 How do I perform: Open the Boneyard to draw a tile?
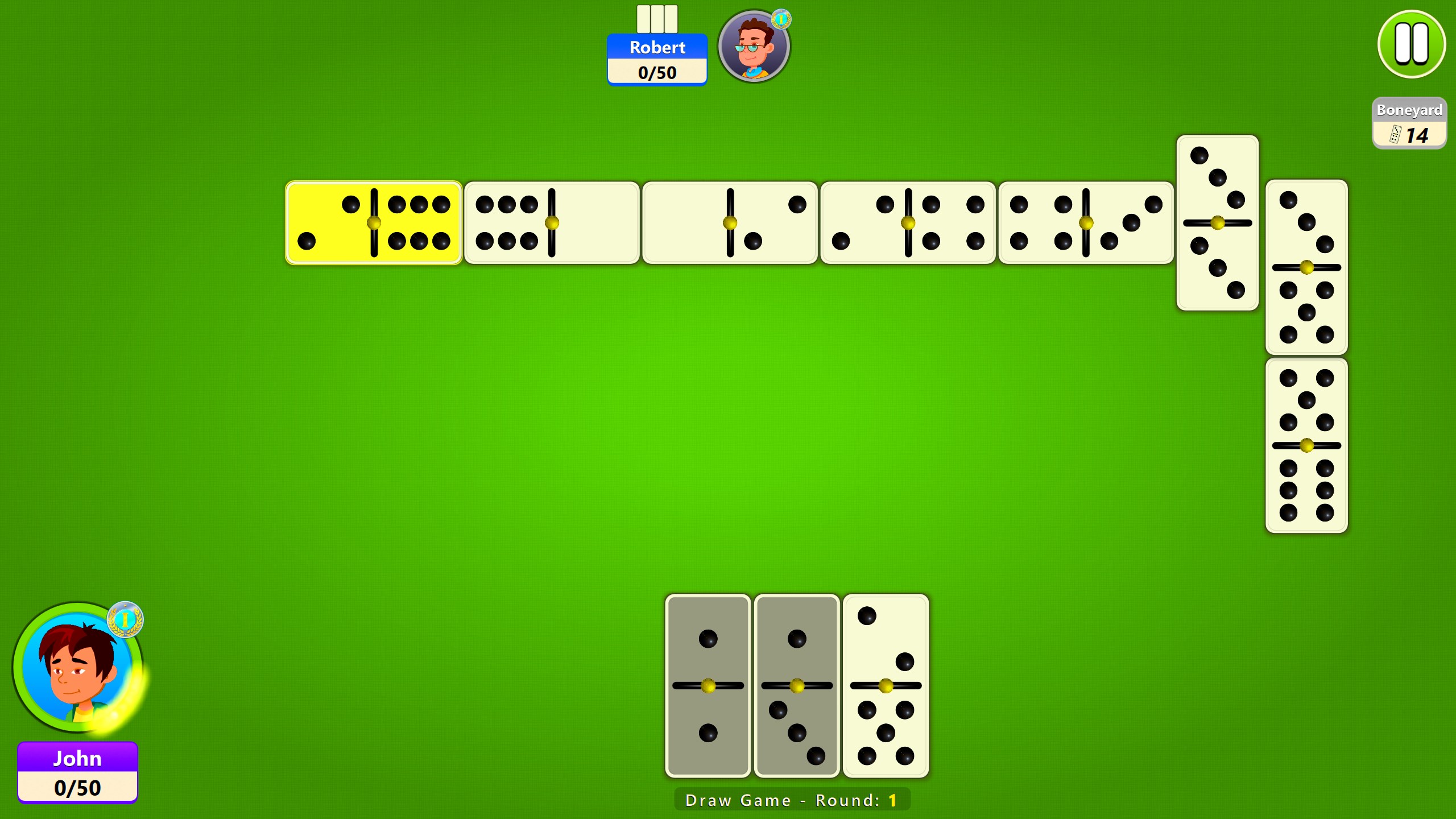tap(1409, 122)
